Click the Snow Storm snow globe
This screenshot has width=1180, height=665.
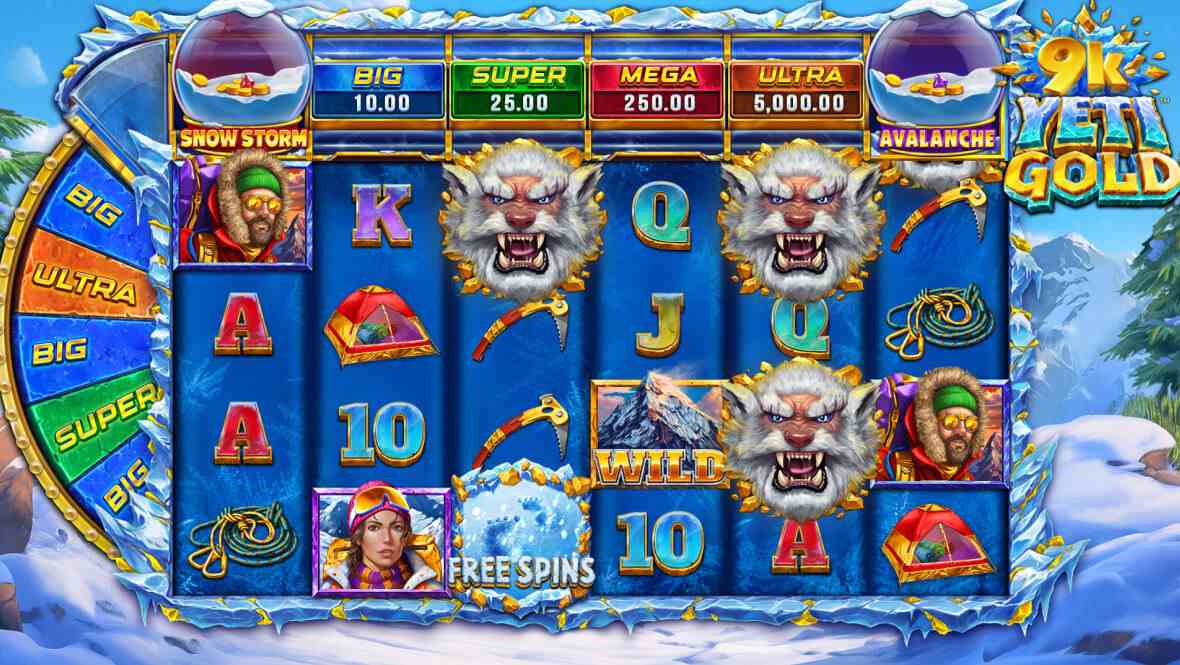241,75
